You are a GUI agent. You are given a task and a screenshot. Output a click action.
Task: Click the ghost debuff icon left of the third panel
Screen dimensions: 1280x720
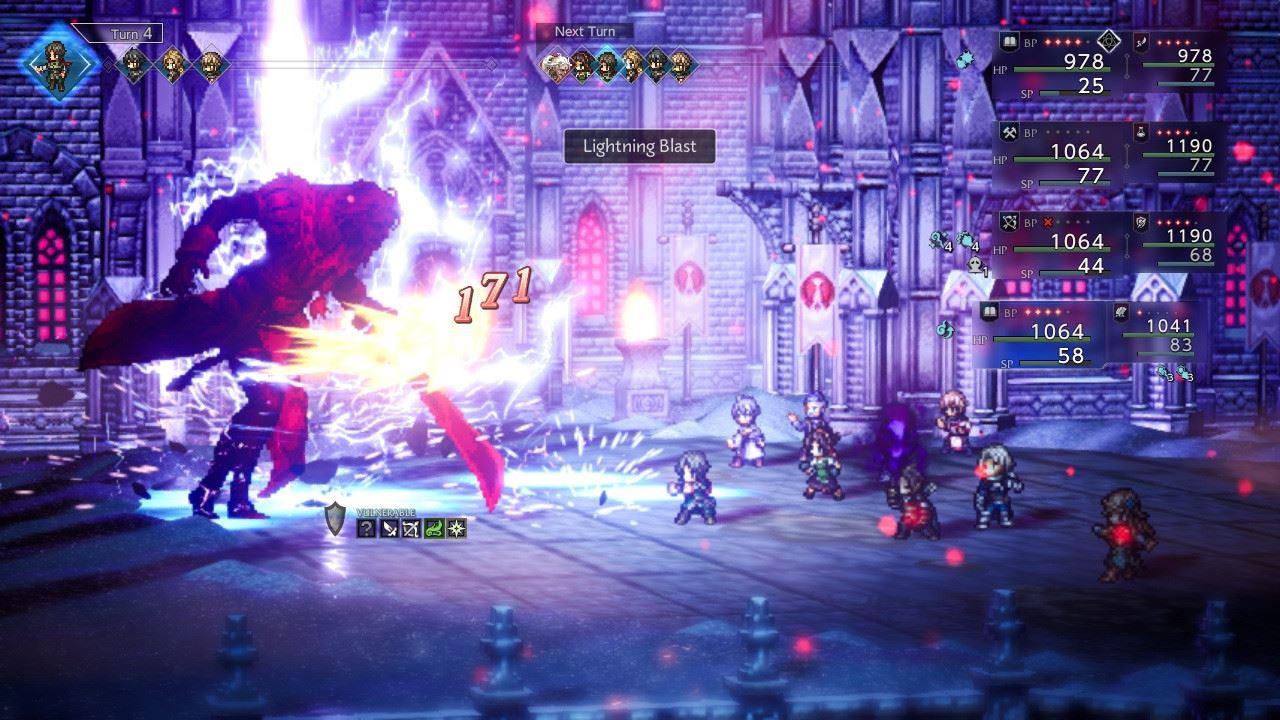(x=975, y=265)
